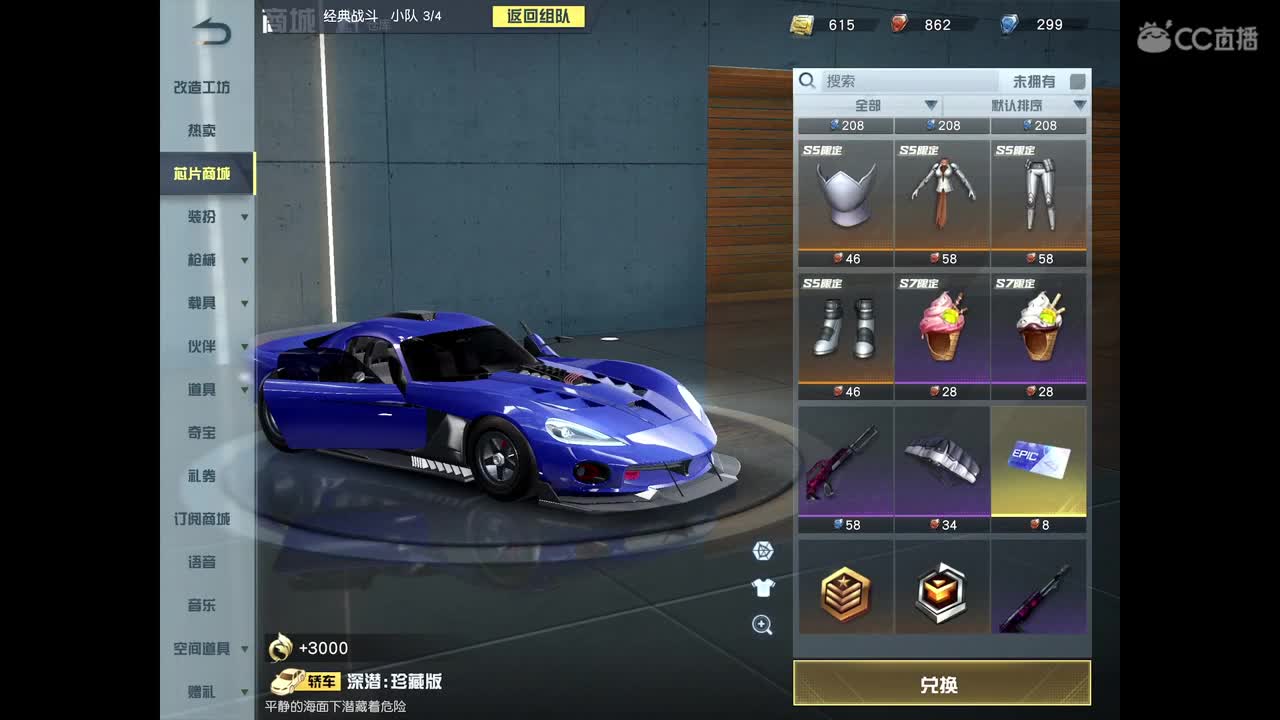Click the +3000 coin reward indicator

tap(305, 648)
